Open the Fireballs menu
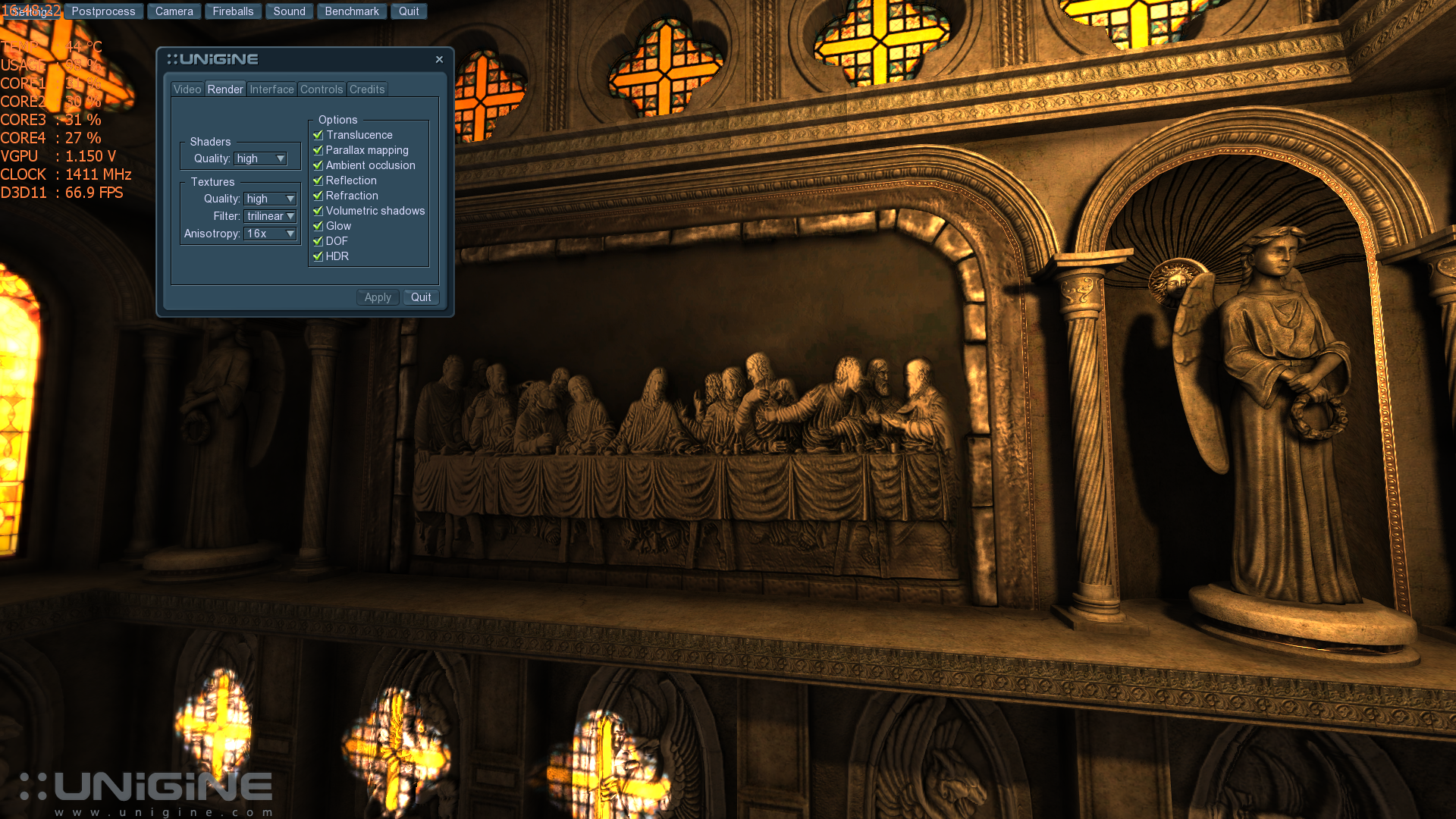The image size is (1456, 819). [x=233, y=11]
